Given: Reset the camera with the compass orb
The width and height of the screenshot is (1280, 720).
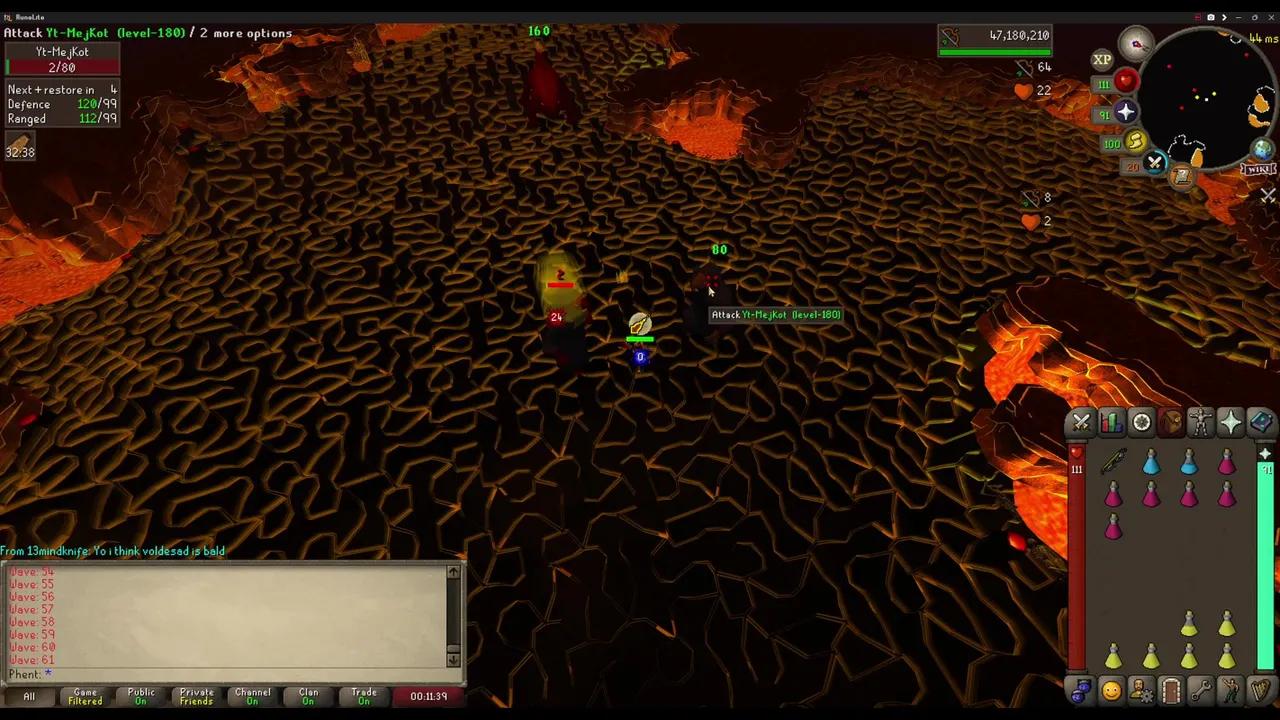Looking at the screenshot, I should tap(1137, 44).
